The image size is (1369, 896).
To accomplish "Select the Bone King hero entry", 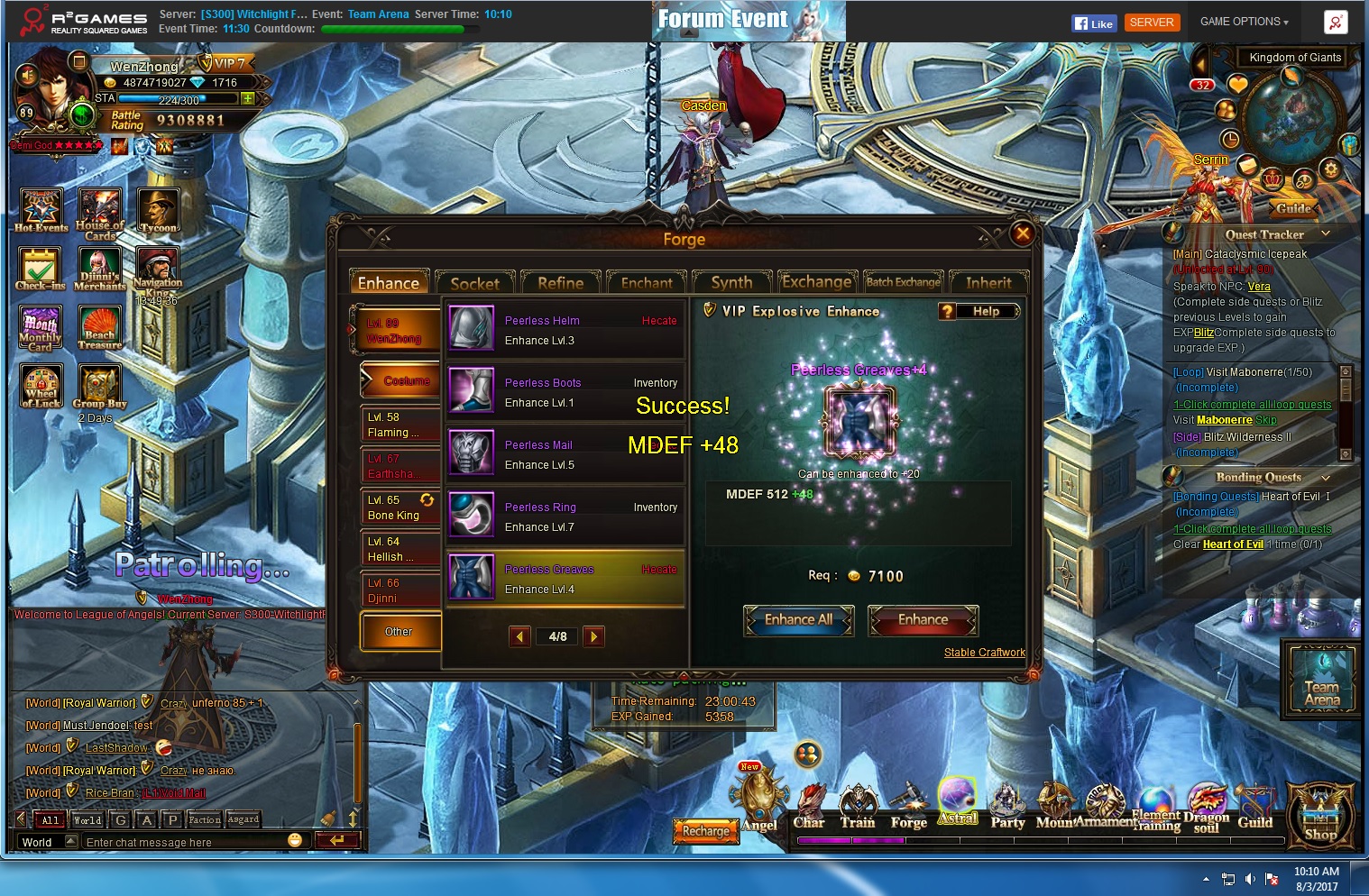I will click(400, 507).
